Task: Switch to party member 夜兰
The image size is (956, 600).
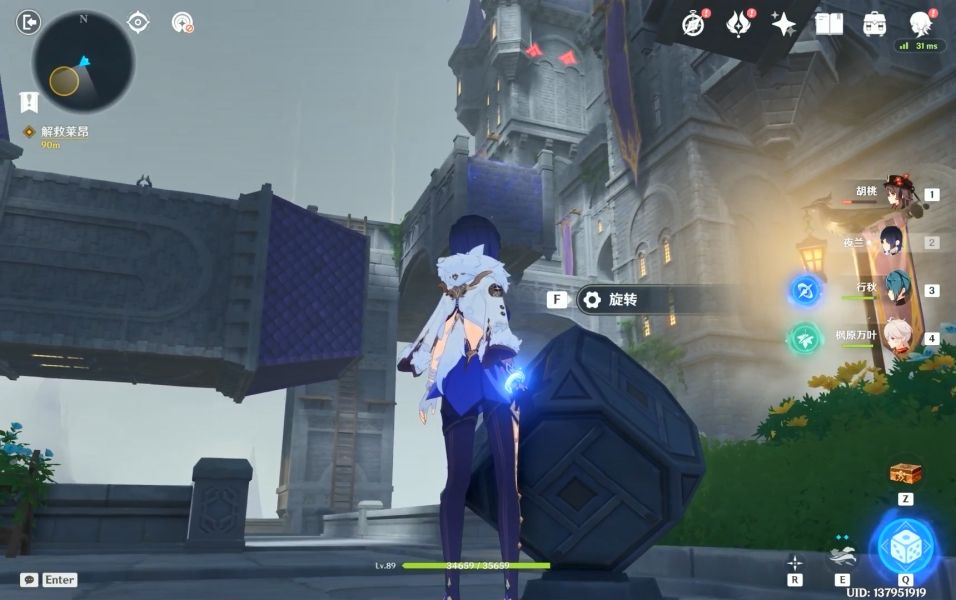Action: click(x=890, y=241)
